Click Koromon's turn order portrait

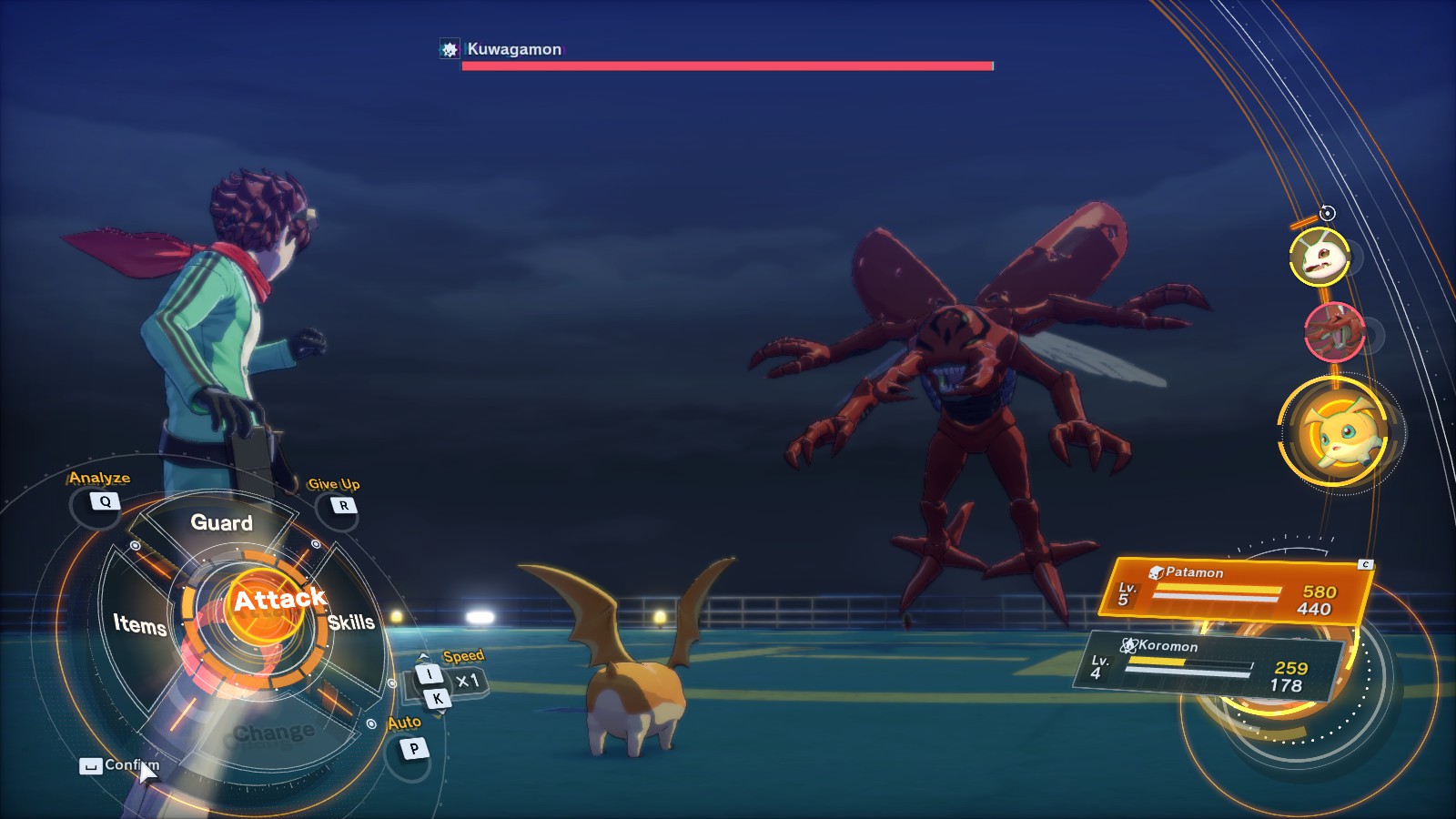point(1319,257)
